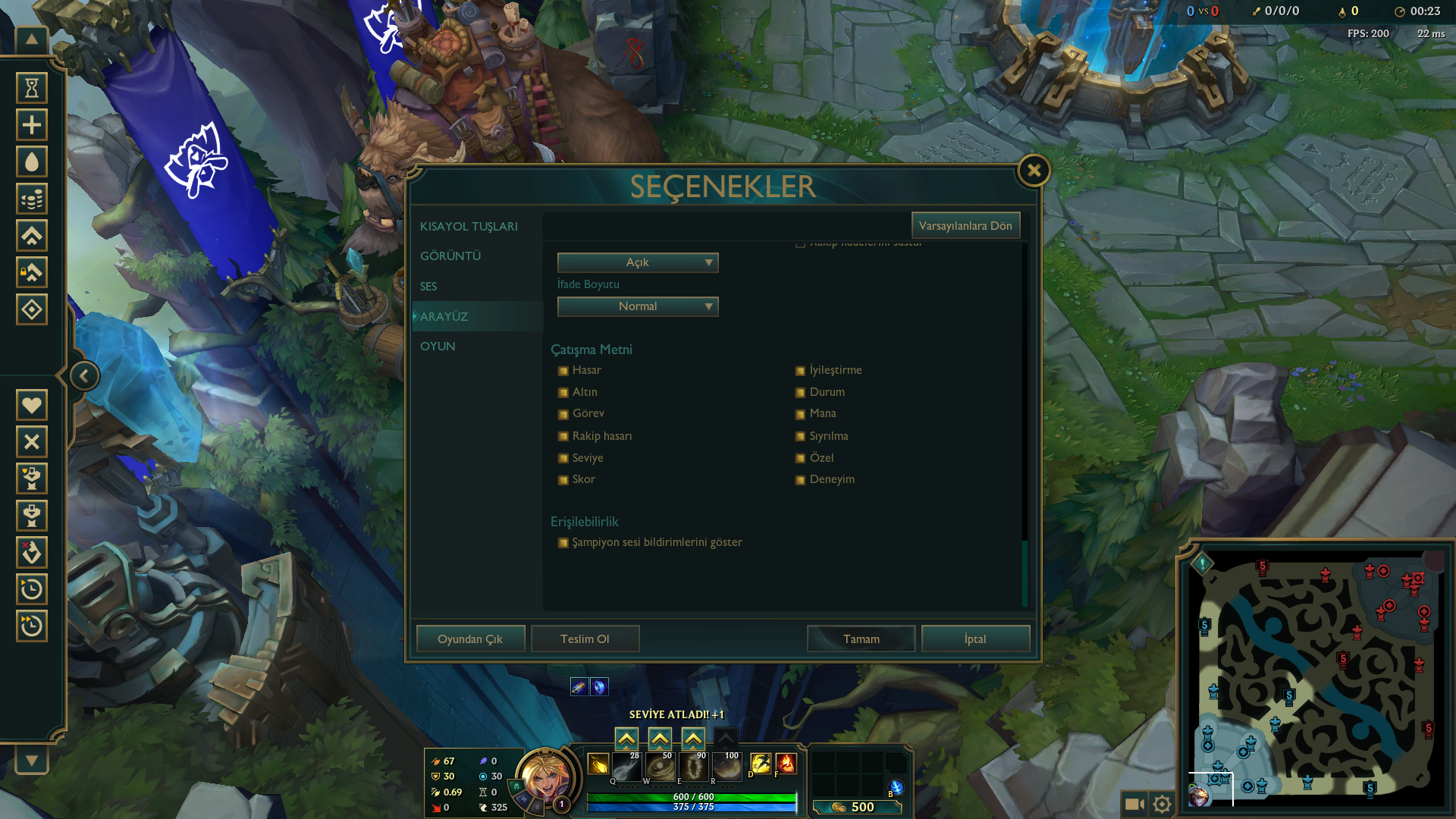Uncheck the Altın combat text option
Screen dimensions: 1456x819
click(563, 393)
